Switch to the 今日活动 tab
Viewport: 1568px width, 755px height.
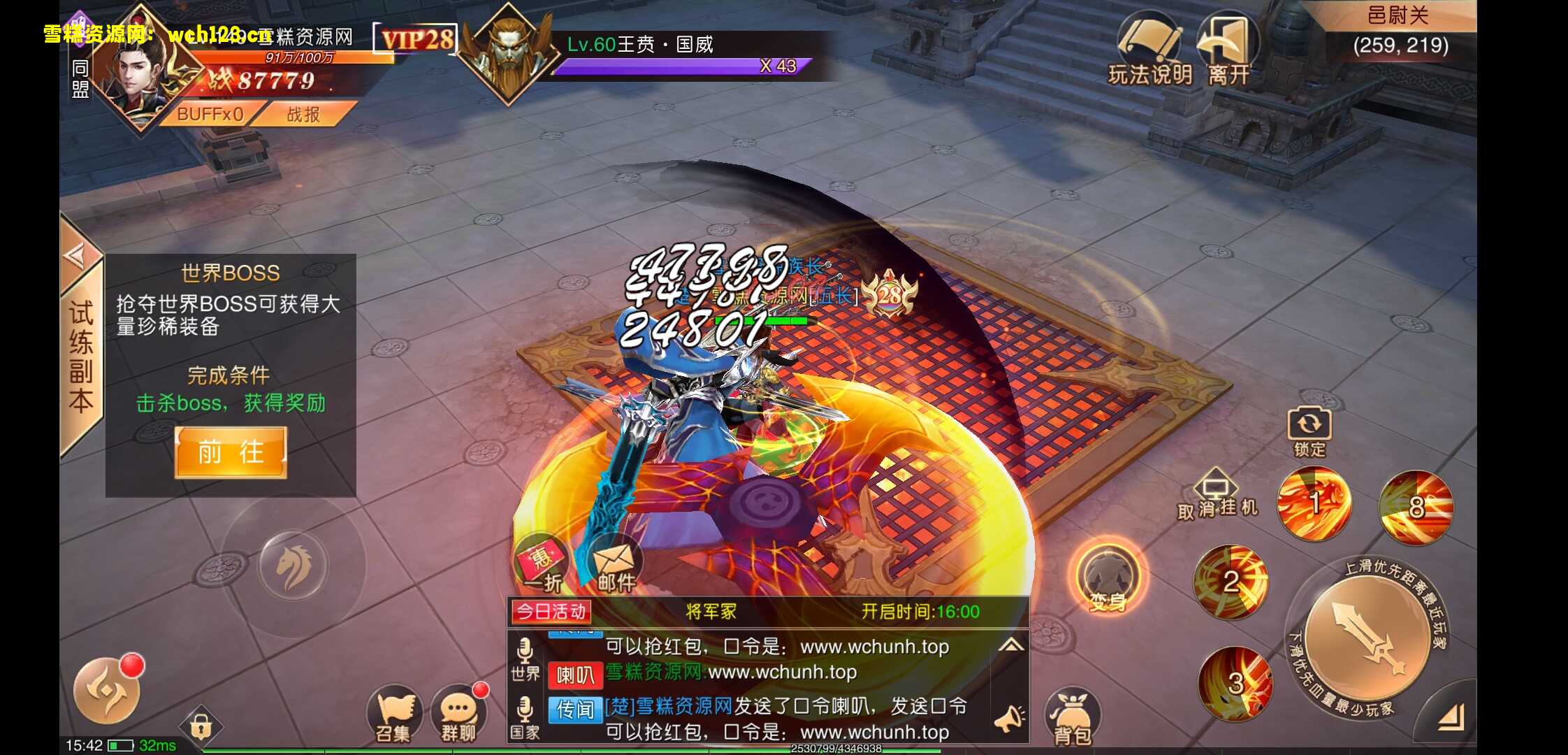coord(549,611)
